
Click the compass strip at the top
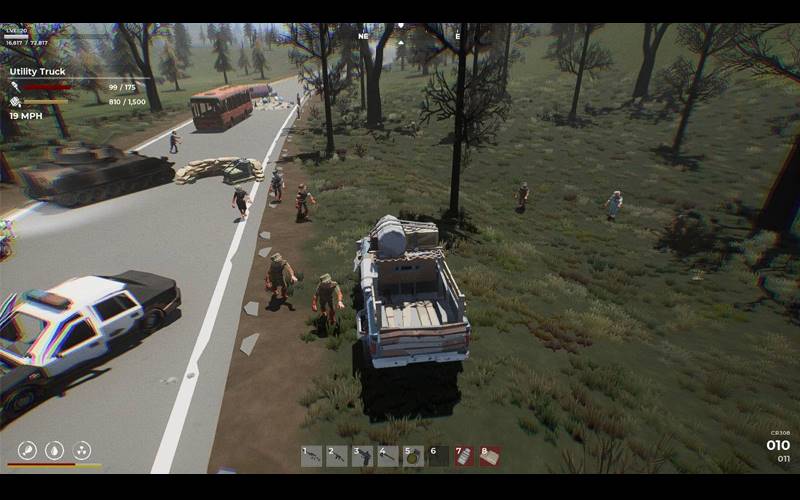pyautogui.click(x=400, y=34)
